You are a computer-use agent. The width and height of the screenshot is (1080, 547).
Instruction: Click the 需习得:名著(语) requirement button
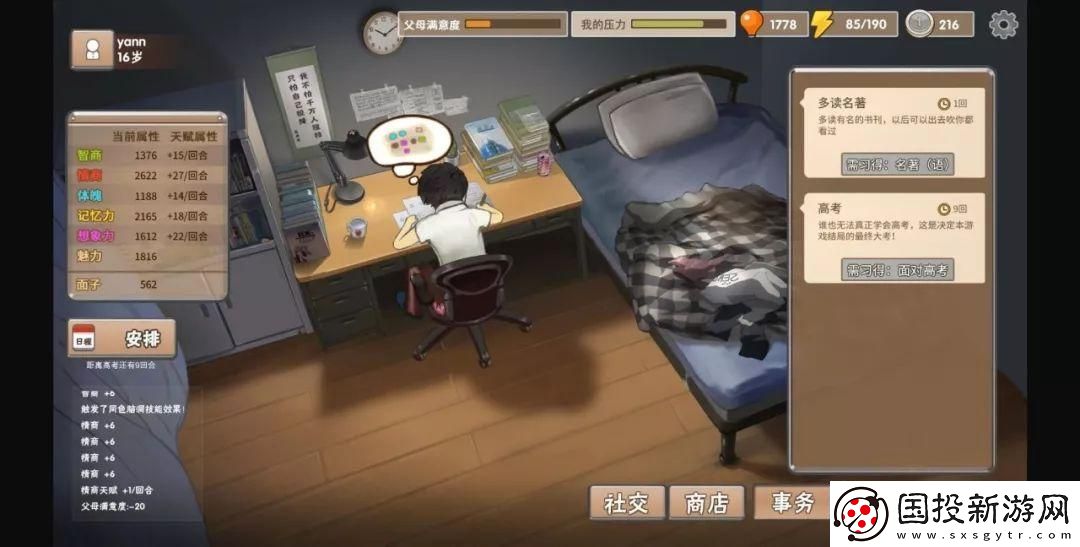(897, 164)
